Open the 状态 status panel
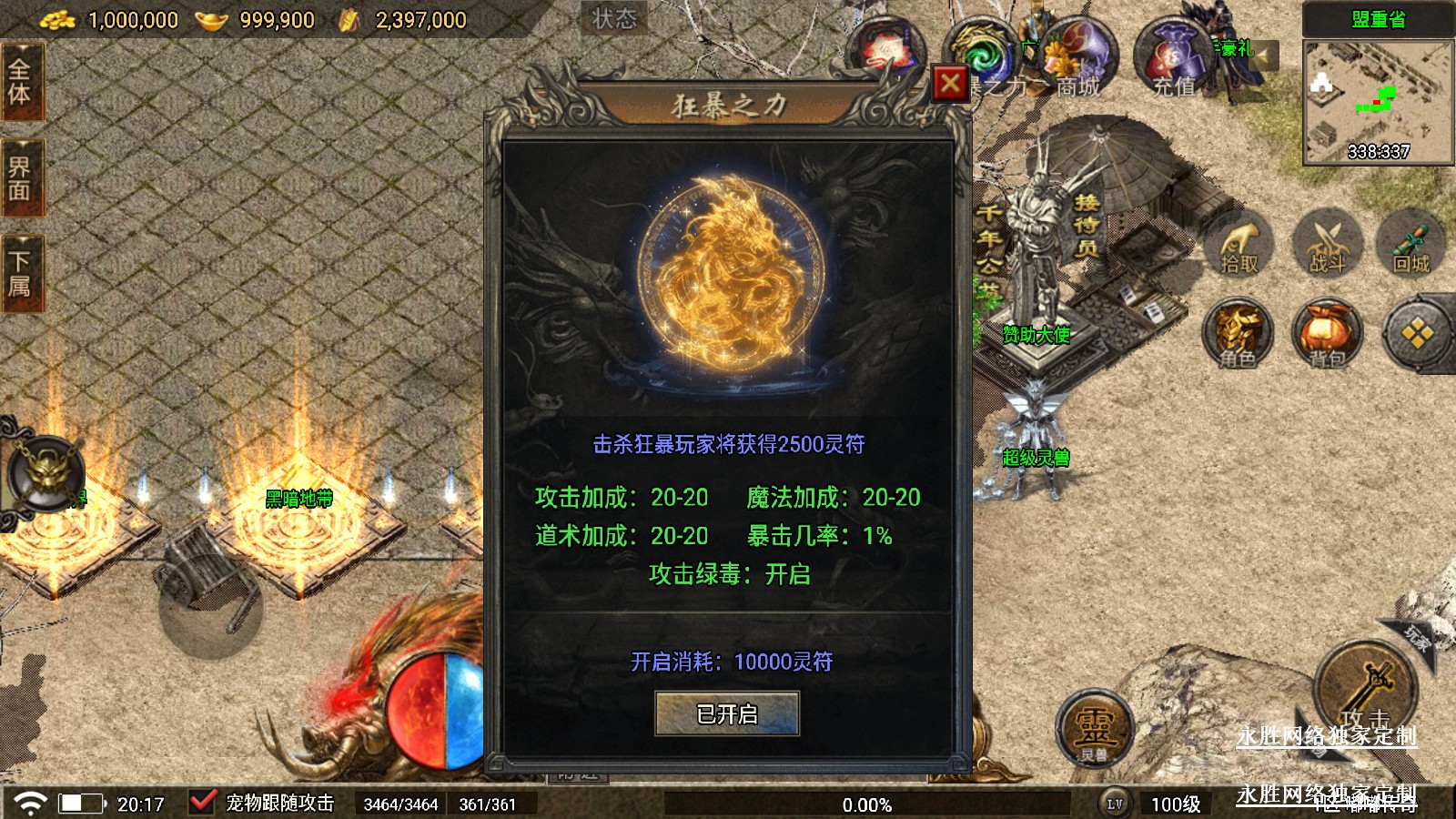The width and height of the screenshot is (1456, 819). pyautogui.click(x=614, y=18)
